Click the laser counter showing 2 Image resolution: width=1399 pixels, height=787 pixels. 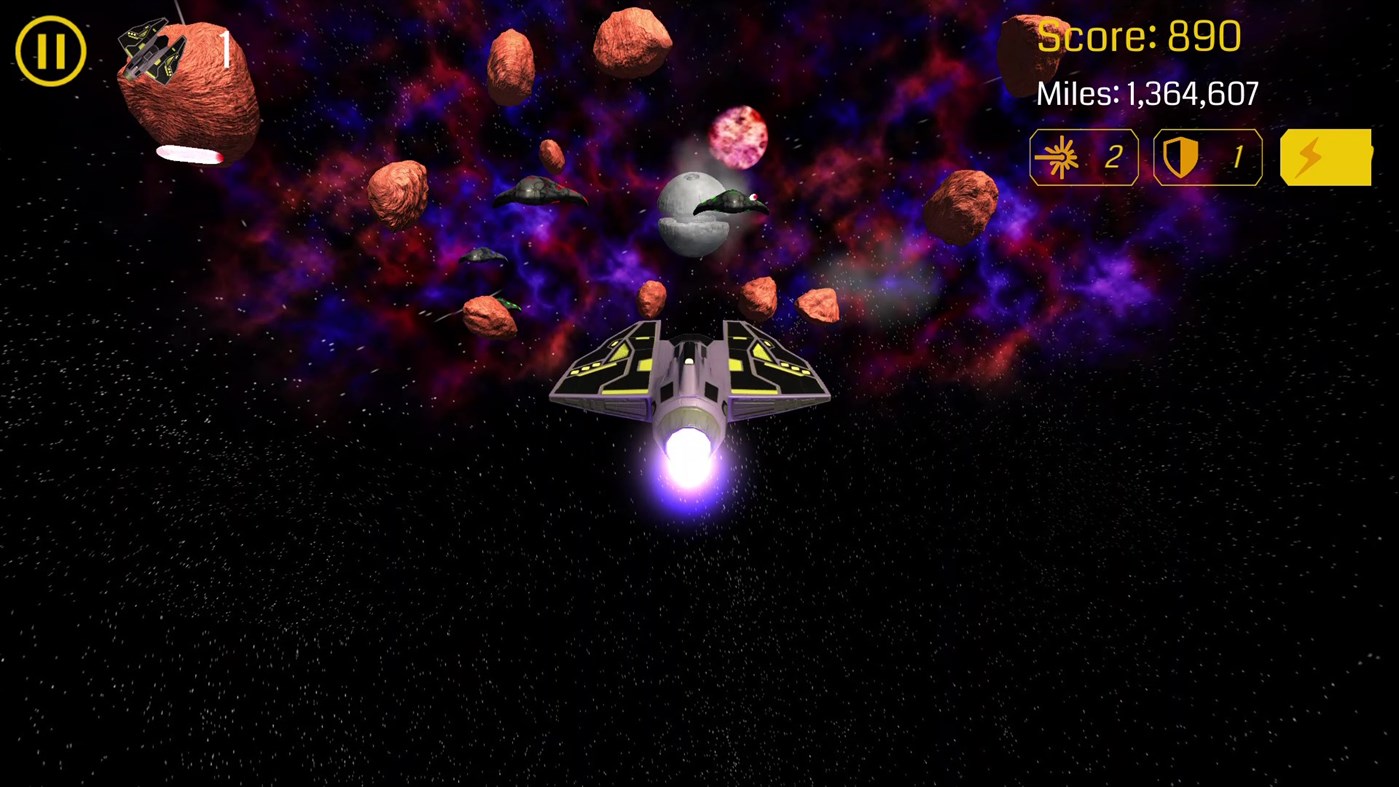point(1110,156)
